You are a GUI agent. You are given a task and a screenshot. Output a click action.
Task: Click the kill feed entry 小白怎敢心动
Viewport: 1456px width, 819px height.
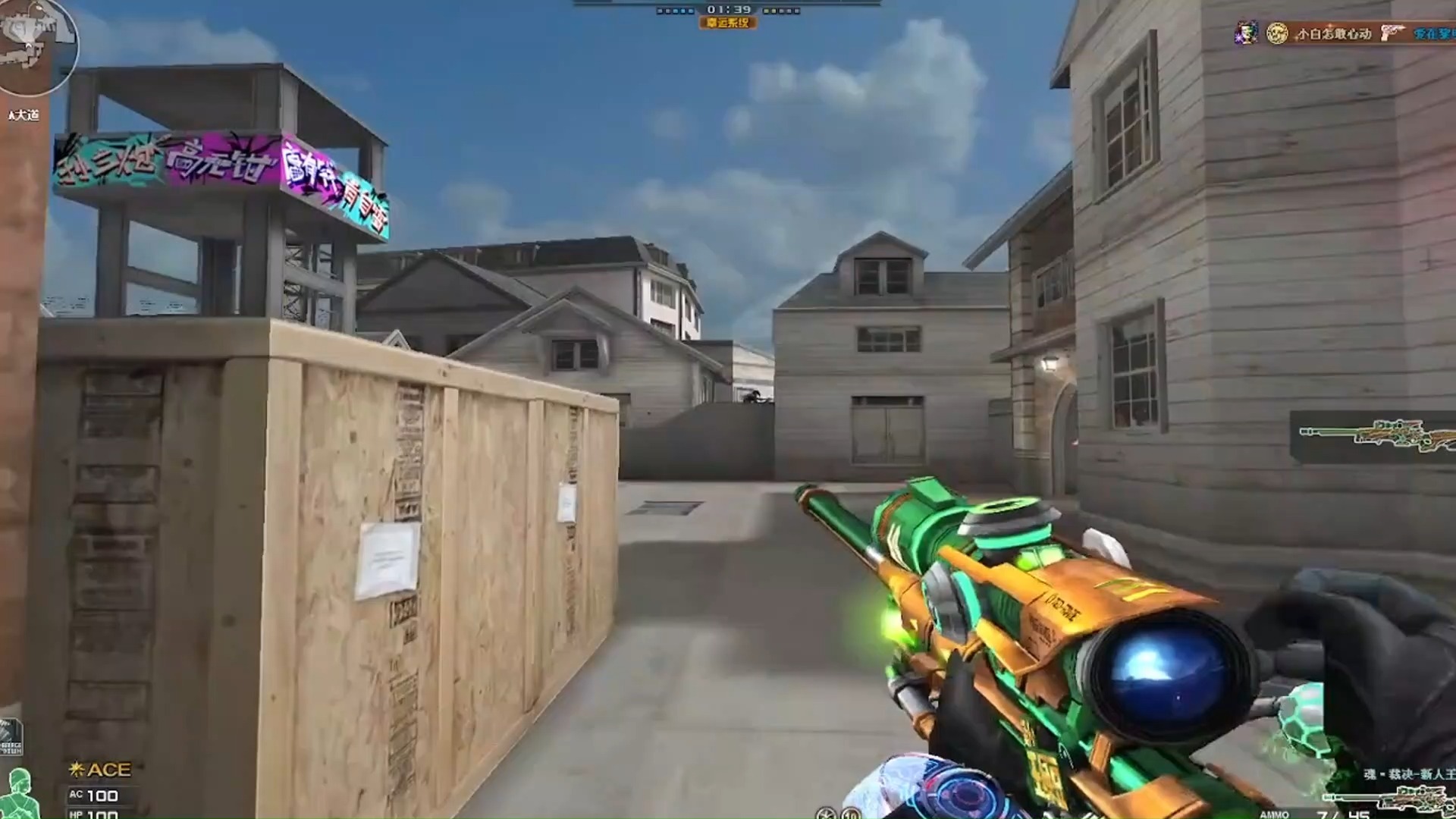[x=1333, y=33]
